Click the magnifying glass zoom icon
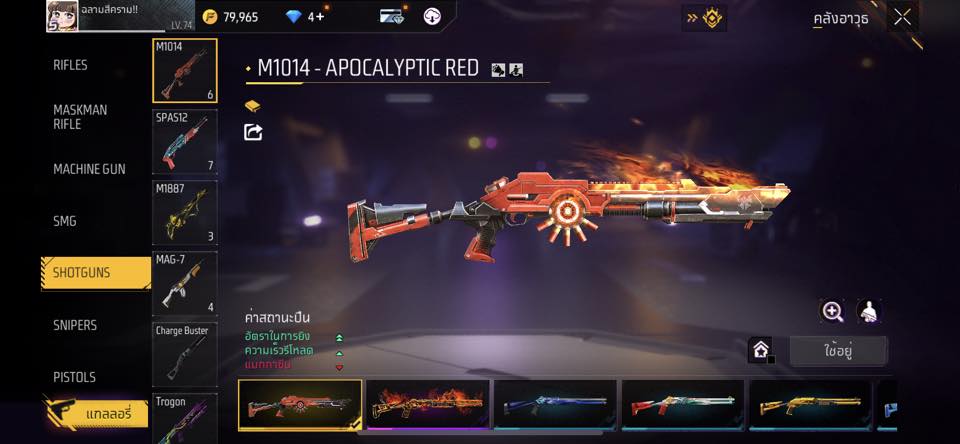Screen dimensions: 960x444 coord(832,311)
